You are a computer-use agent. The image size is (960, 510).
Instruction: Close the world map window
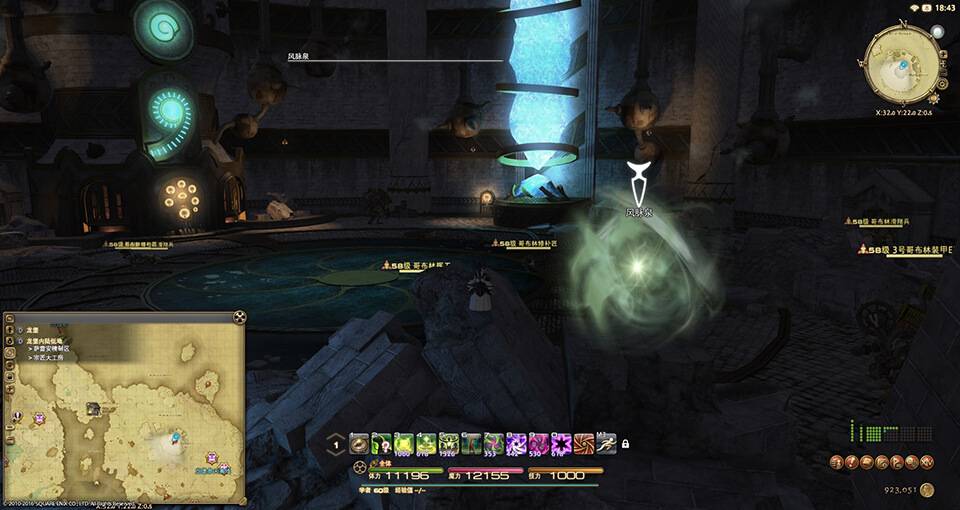[239, 317]
